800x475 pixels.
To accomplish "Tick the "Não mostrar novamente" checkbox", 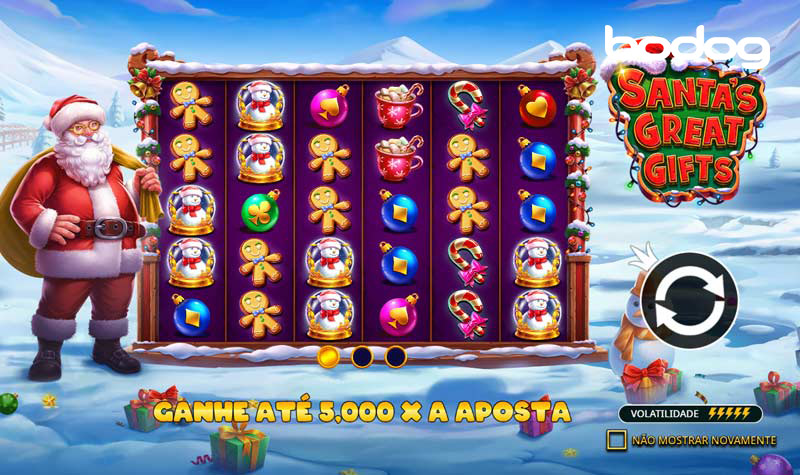I will coord(616,440).
